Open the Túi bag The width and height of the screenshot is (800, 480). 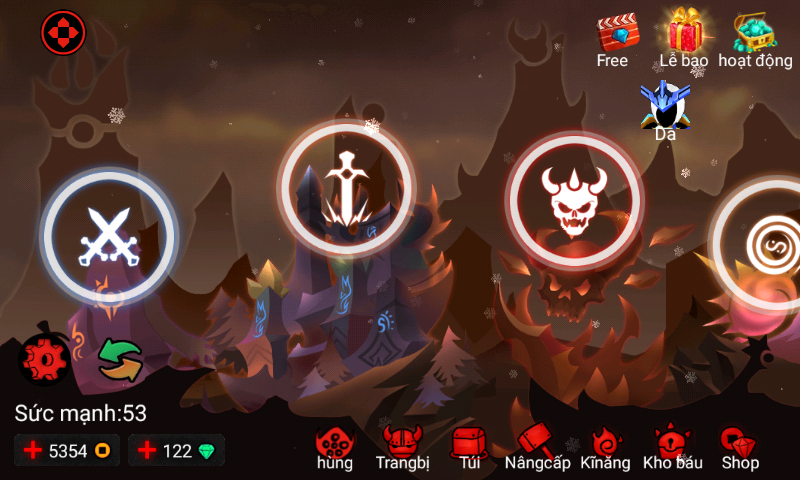coord(468,447)
